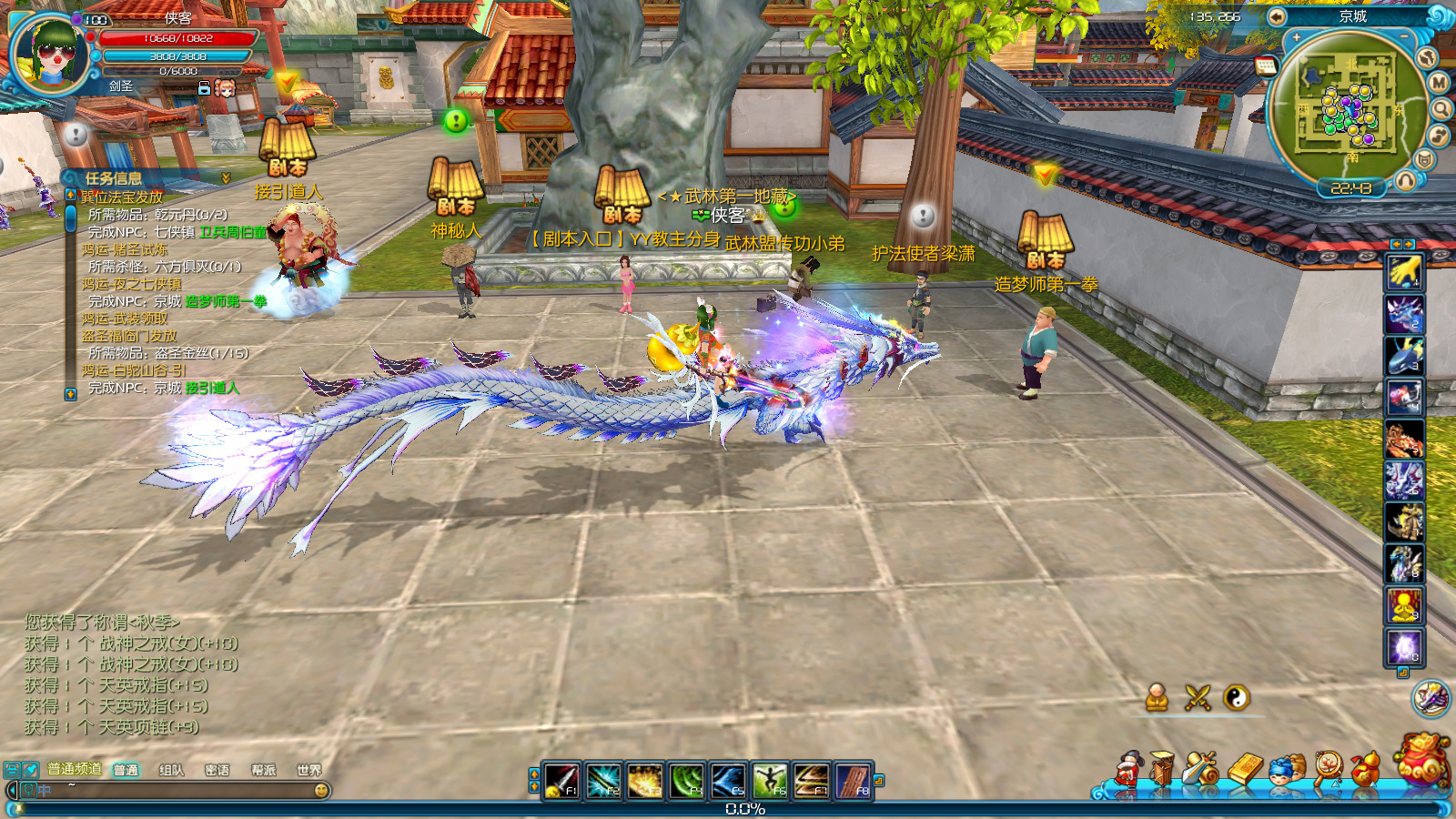Click the minimap zoom-out minus button

tap(1404, 37)
